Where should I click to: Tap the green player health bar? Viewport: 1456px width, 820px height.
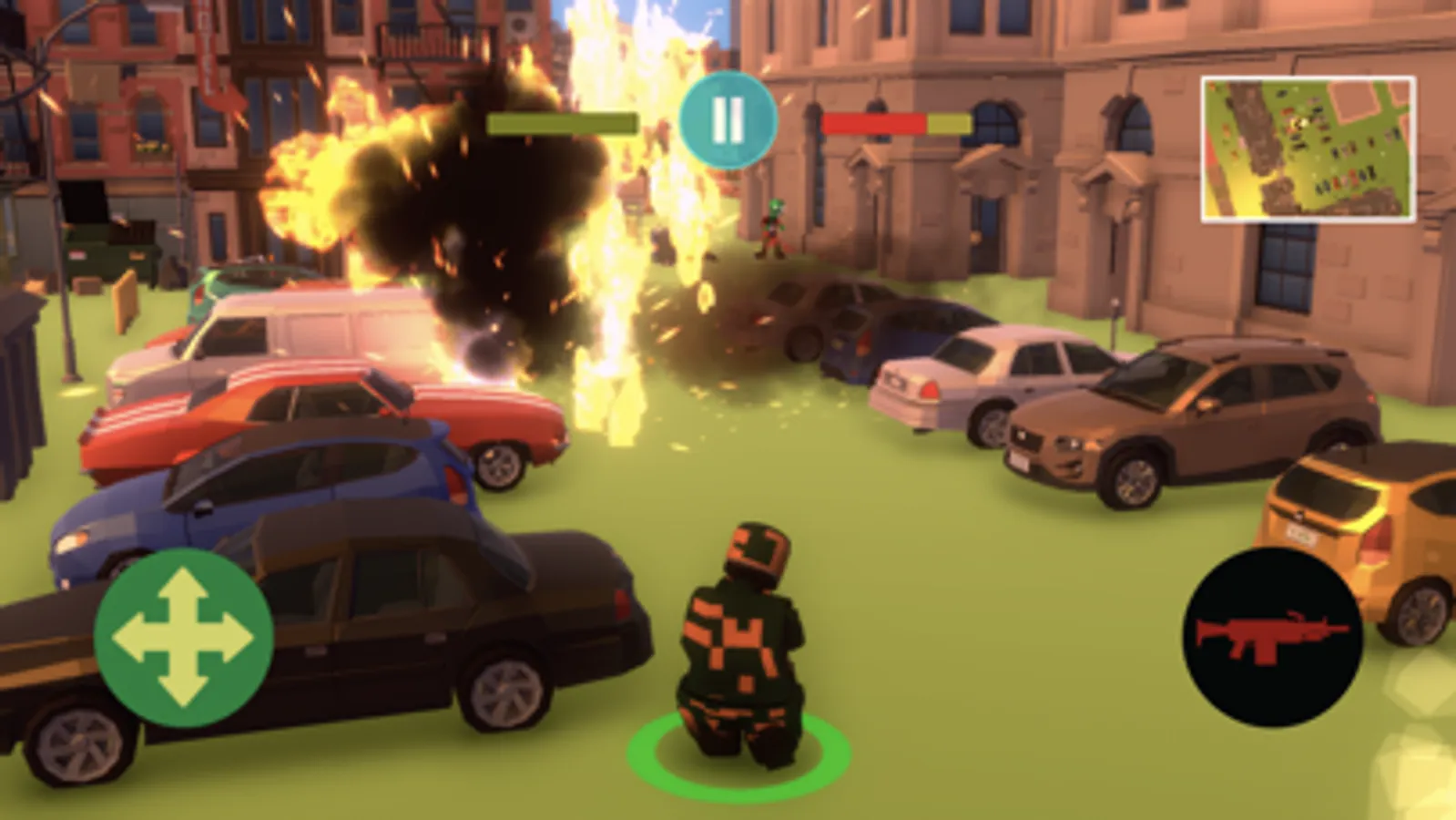(x=562, y=123)
